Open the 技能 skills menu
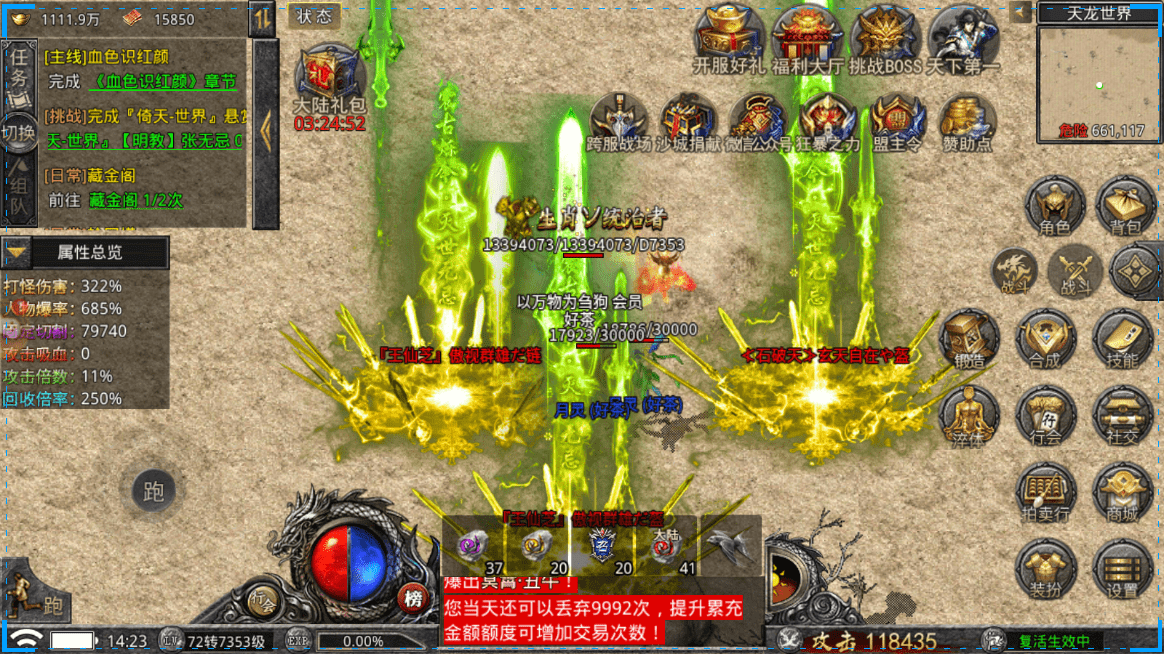 click(1123, 338)
